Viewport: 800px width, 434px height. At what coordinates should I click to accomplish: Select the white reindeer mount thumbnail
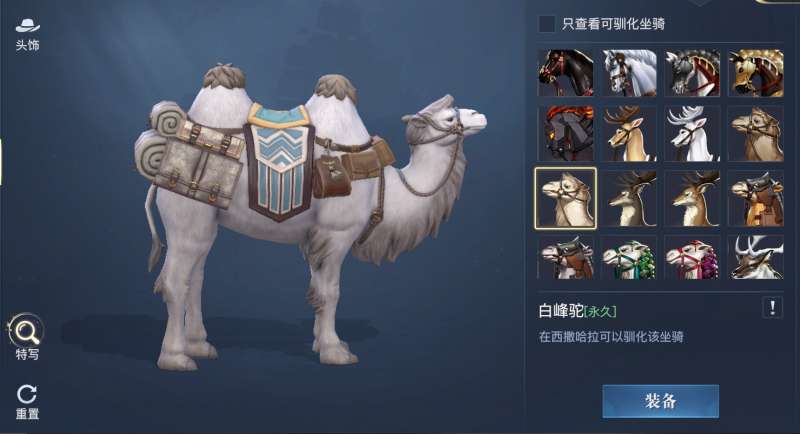click(x=693, y=134)
